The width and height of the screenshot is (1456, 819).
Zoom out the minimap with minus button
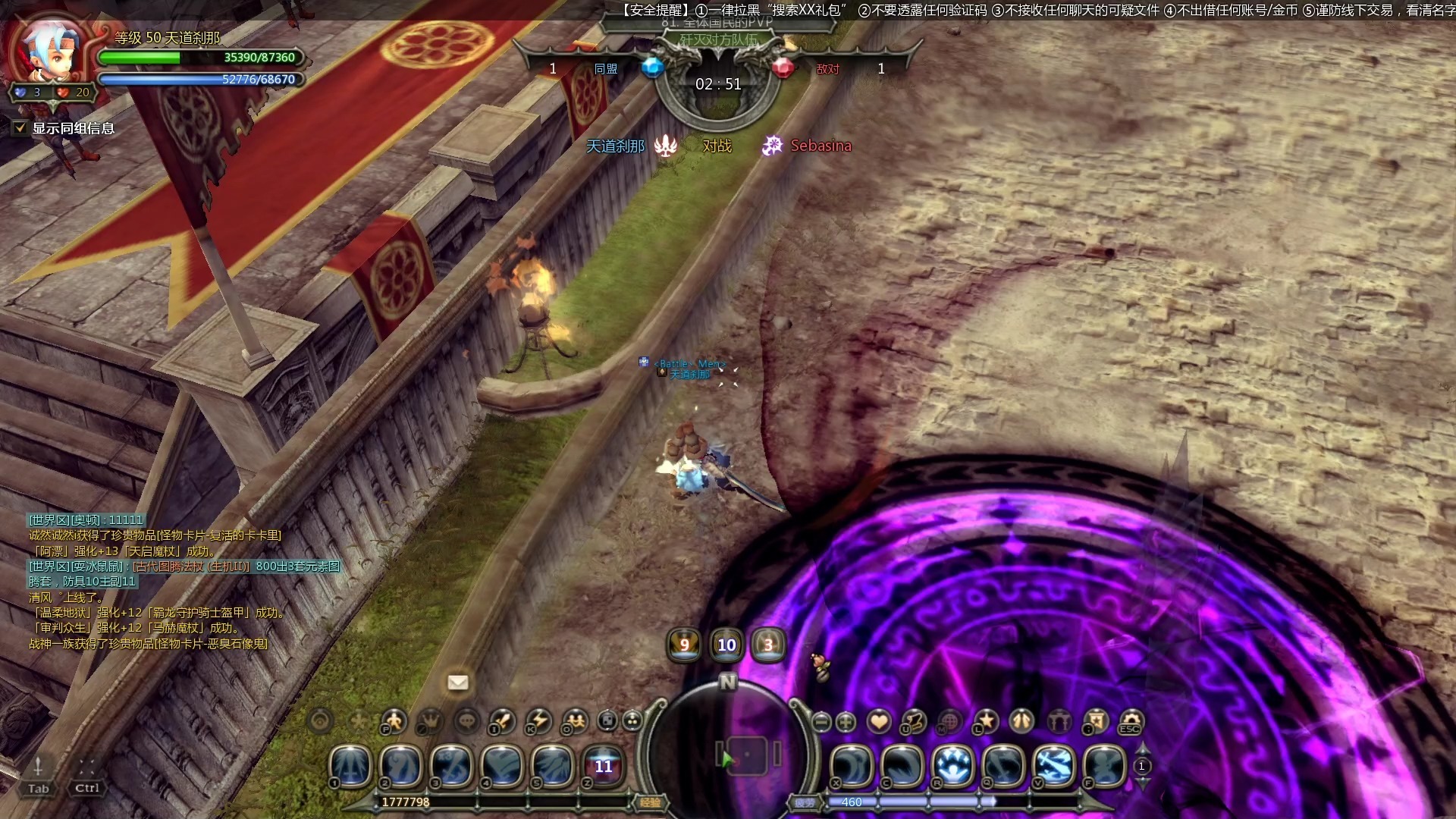click(x=821, y=722)
